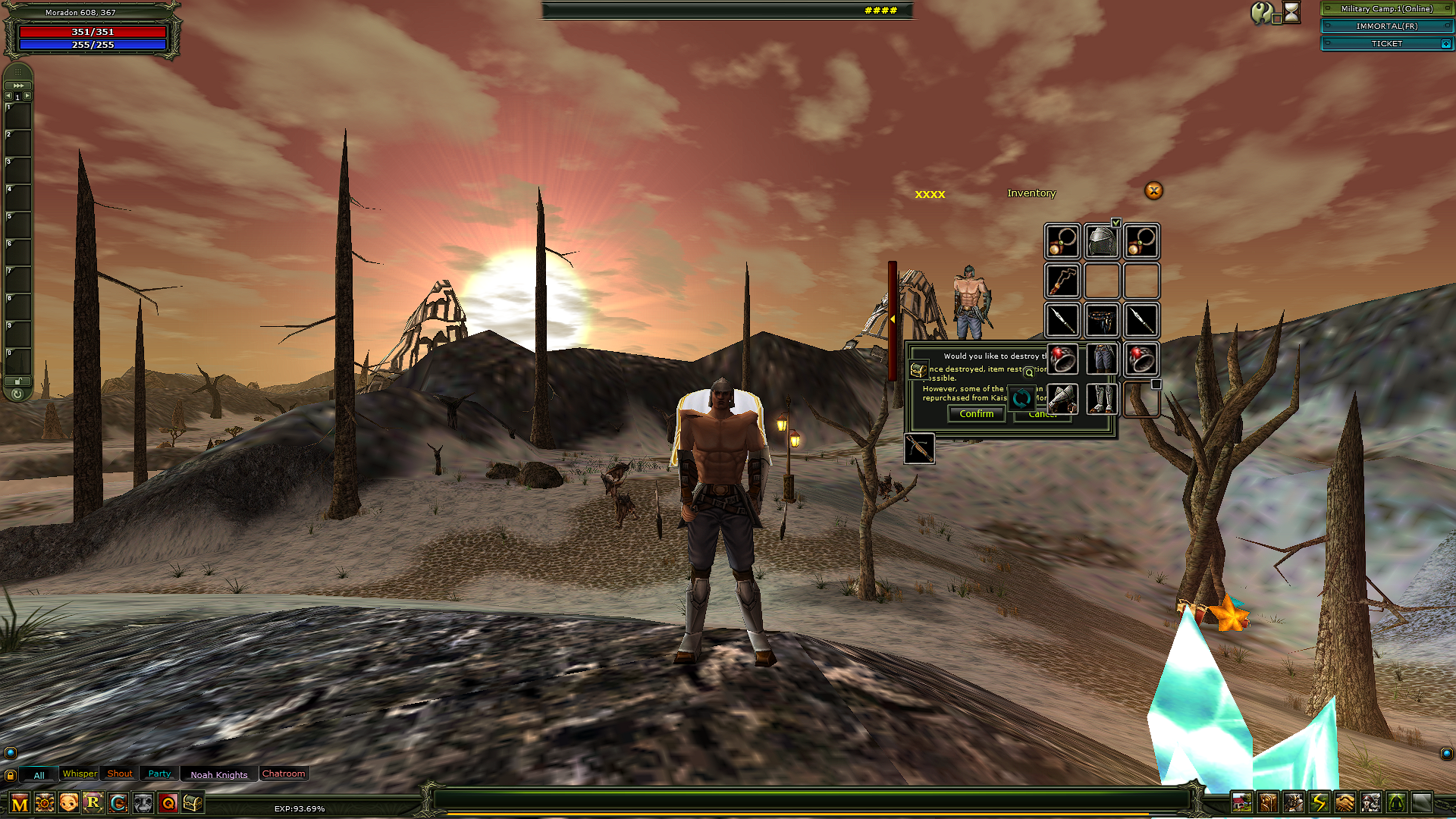
Task: Click the TICKET button
Action: point(1386,44)
